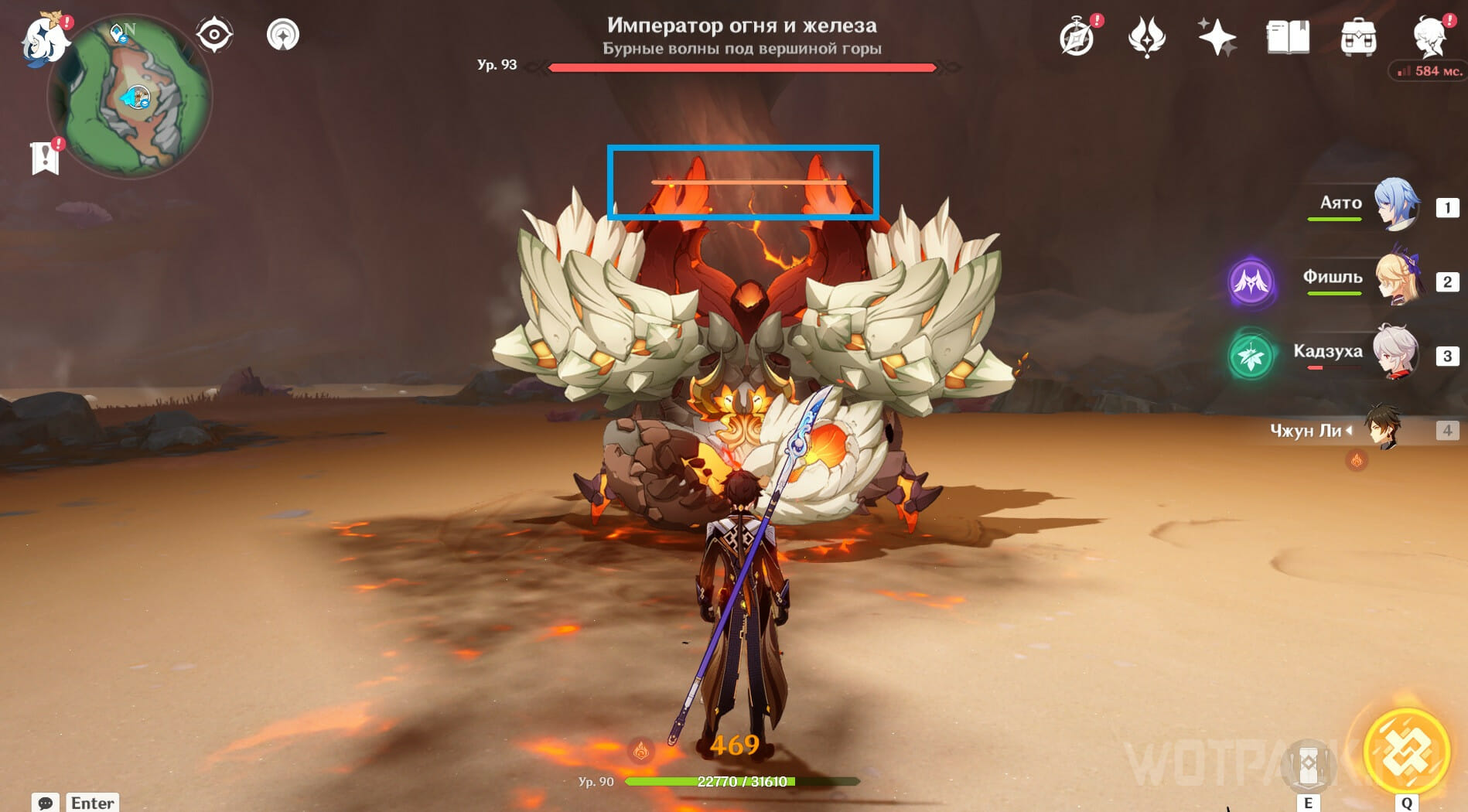Viewport: 1468px width, 812px height.
Task: Open the quest log exclamation banner
Action: (x=46, y=157)
